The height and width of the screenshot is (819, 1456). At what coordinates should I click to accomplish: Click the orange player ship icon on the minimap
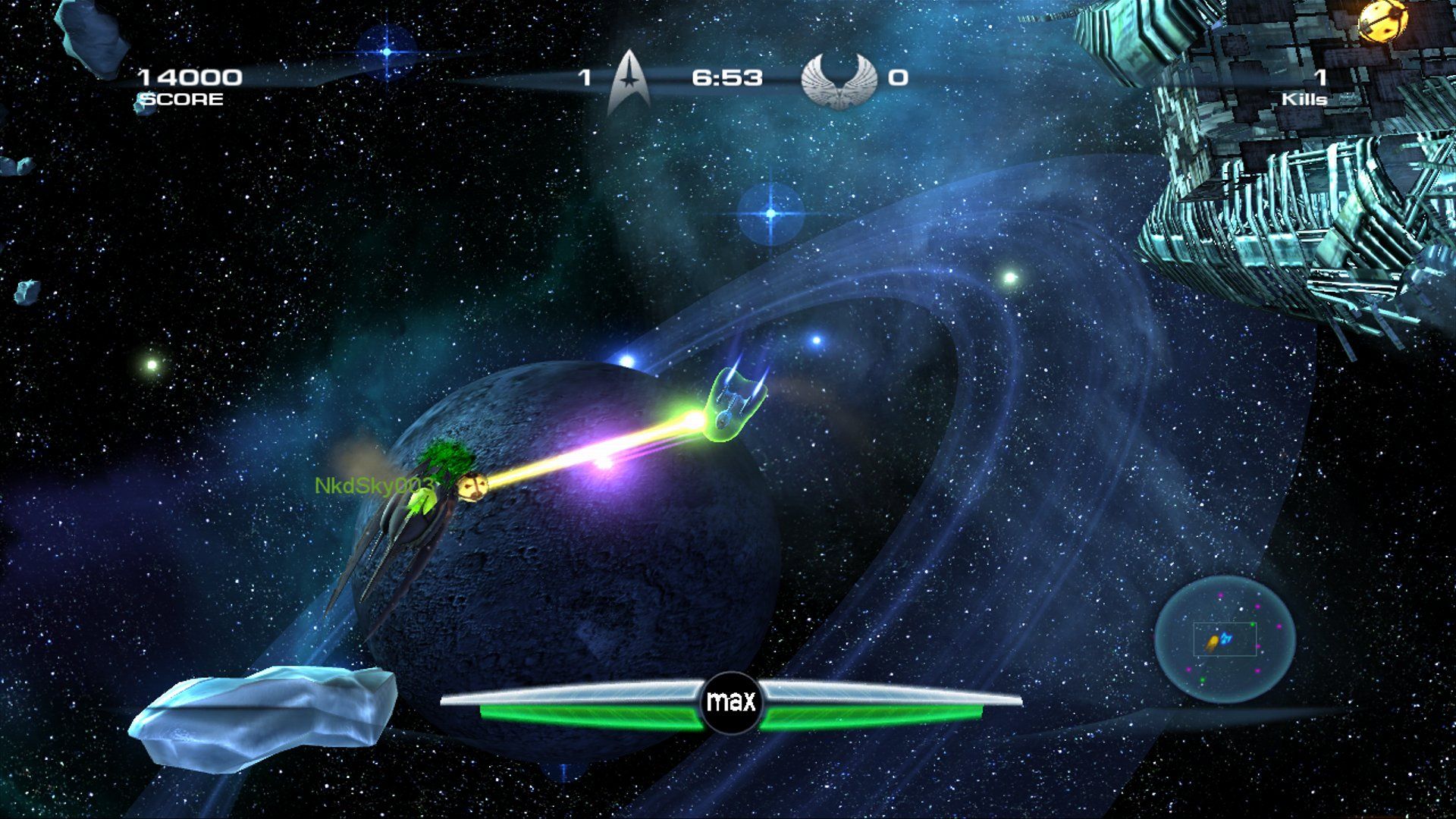tap(1213, 641)
